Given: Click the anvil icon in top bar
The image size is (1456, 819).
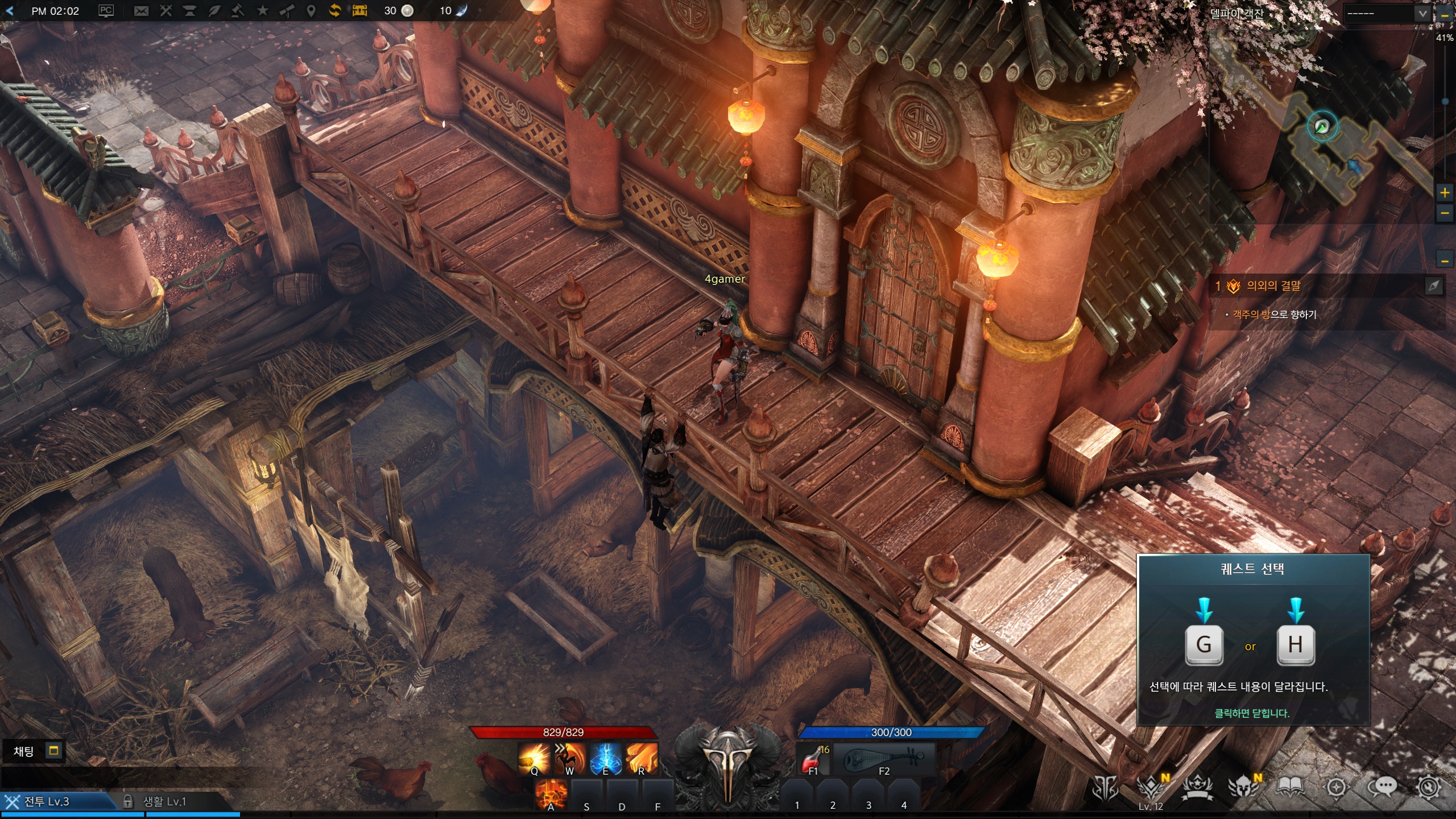Looking at the screenshot, I should click(189, 11).
